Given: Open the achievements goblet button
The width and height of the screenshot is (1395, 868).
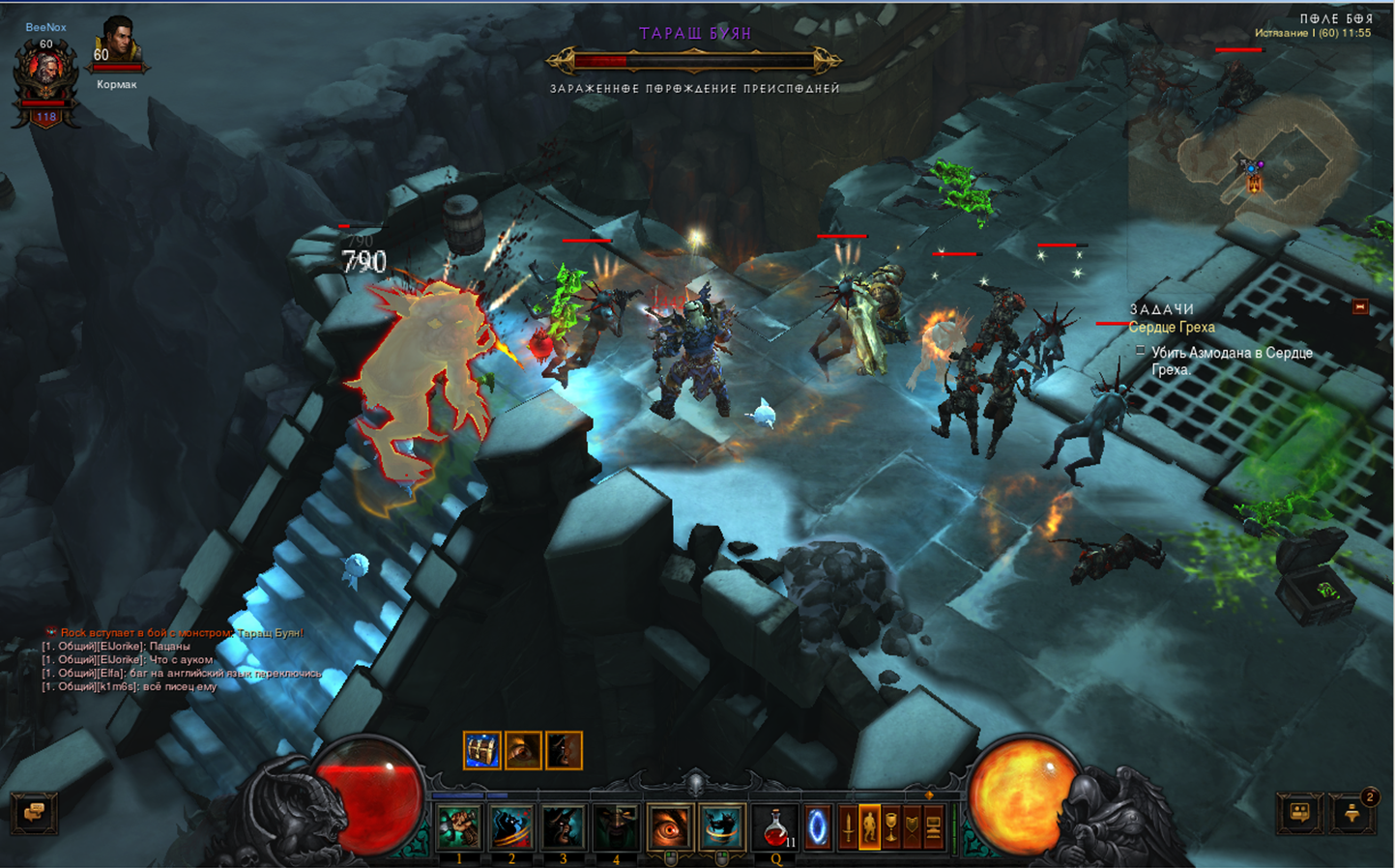Looking at the screenshot, I should coord(890,827).
